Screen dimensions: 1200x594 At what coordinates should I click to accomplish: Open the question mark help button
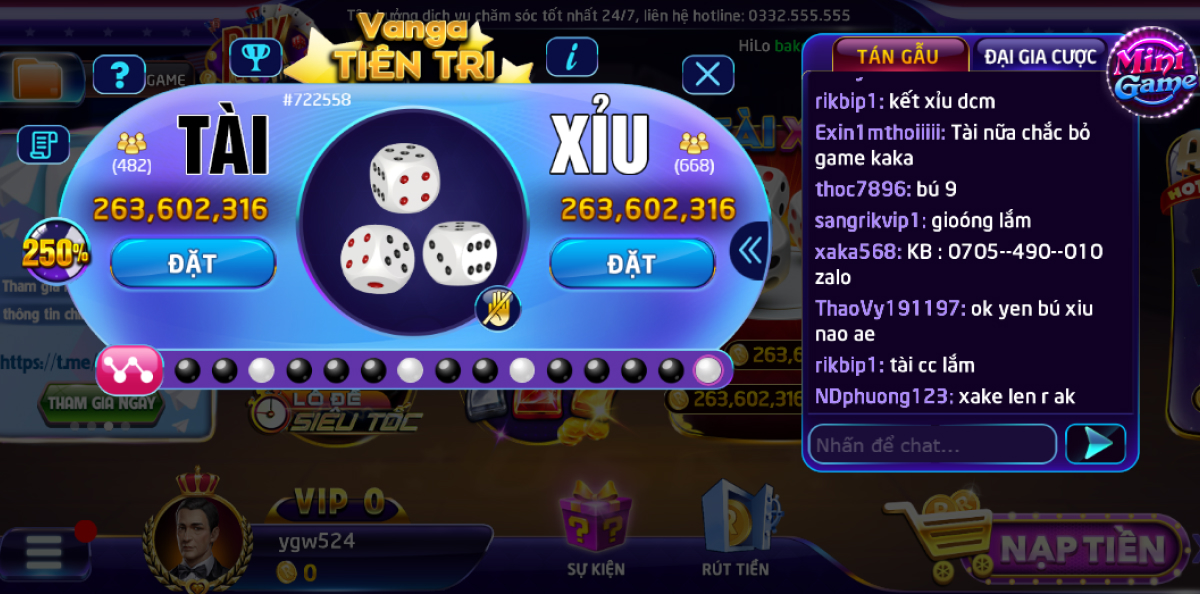[x=119, y=74]
